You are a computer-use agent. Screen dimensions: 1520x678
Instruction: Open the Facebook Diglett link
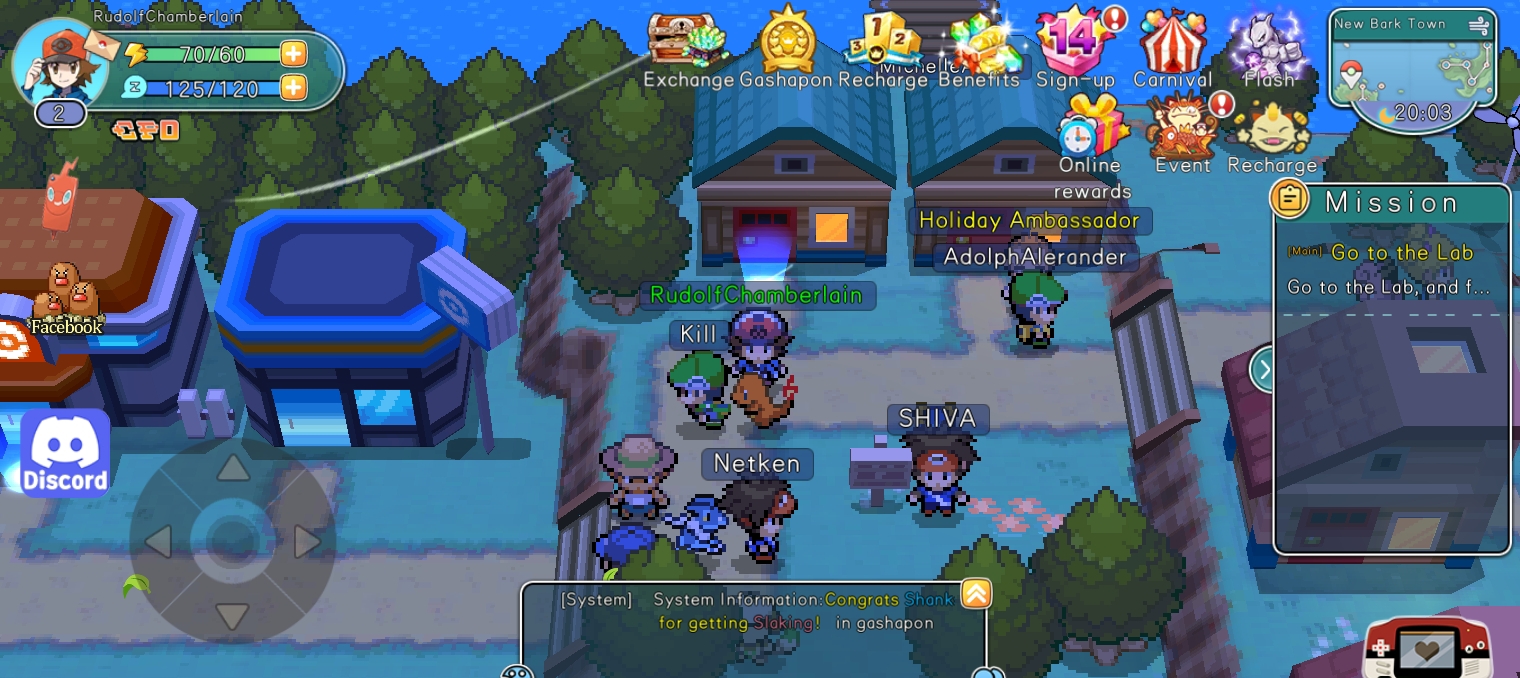click(x=67, y=300)
